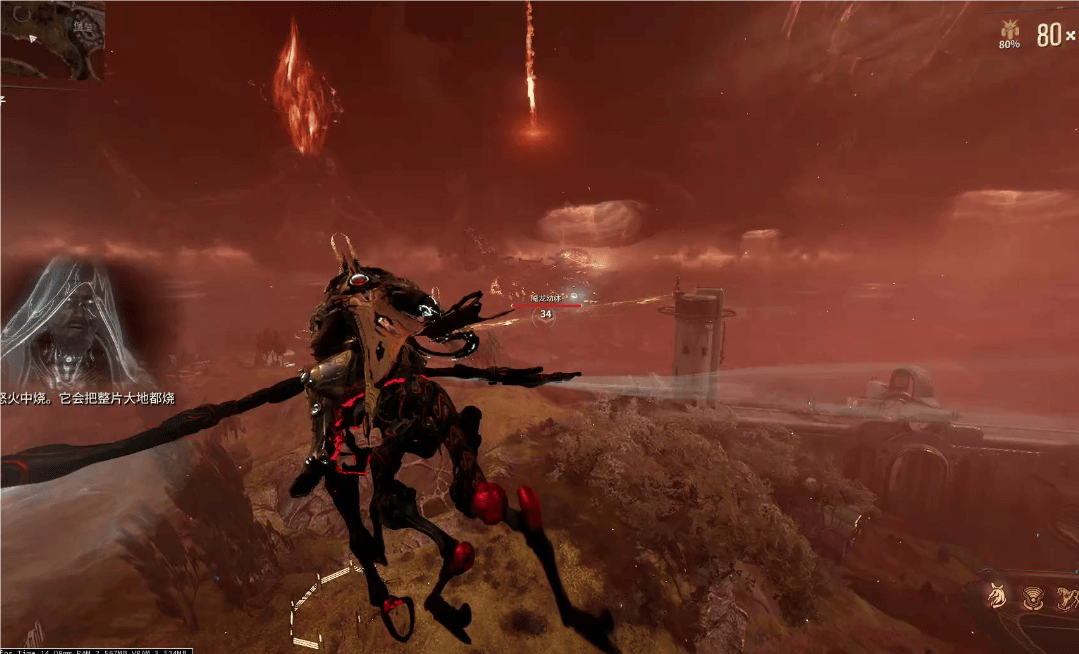Open the minimap in the corner
The width and height of the screenshot is (1079, 654).
(50, 40)
